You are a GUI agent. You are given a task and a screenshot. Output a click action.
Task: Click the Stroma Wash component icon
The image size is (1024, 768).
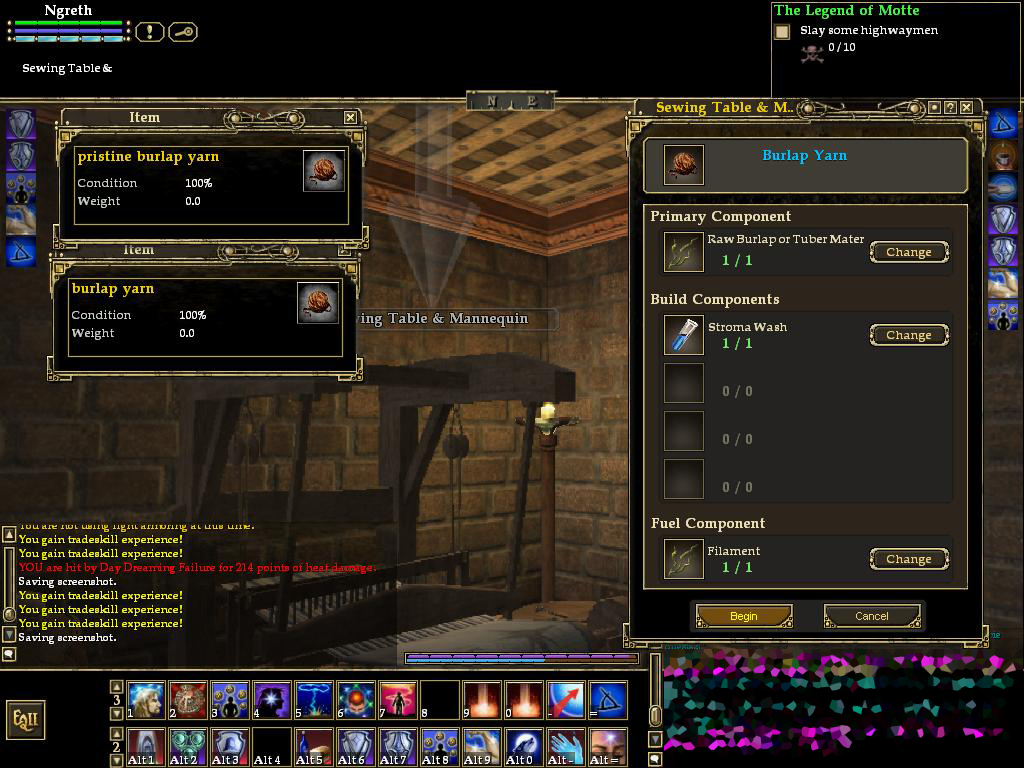pyautogui.click(x=684, y=335)
